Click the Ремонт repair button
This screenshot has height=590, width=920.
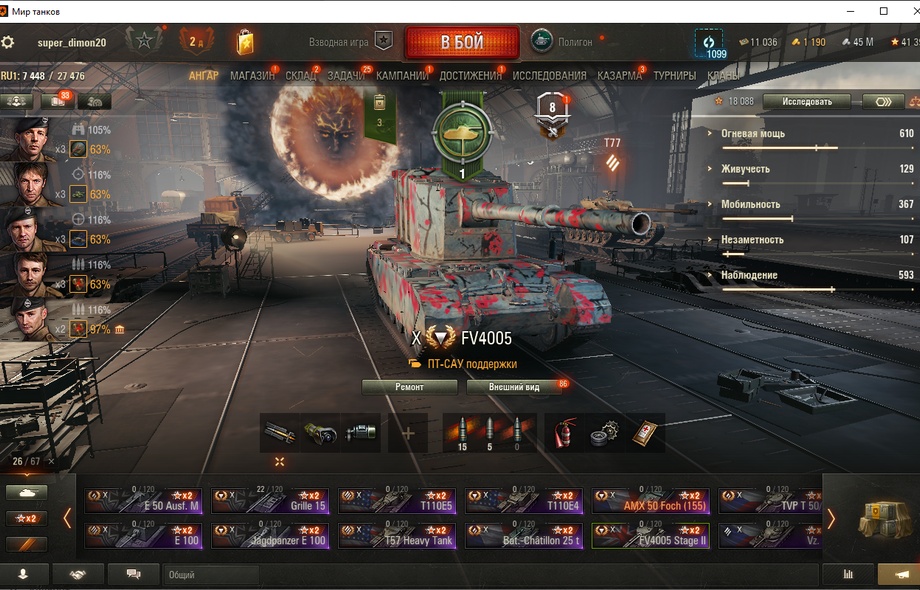pyautogui.click(x=409, y=386)
